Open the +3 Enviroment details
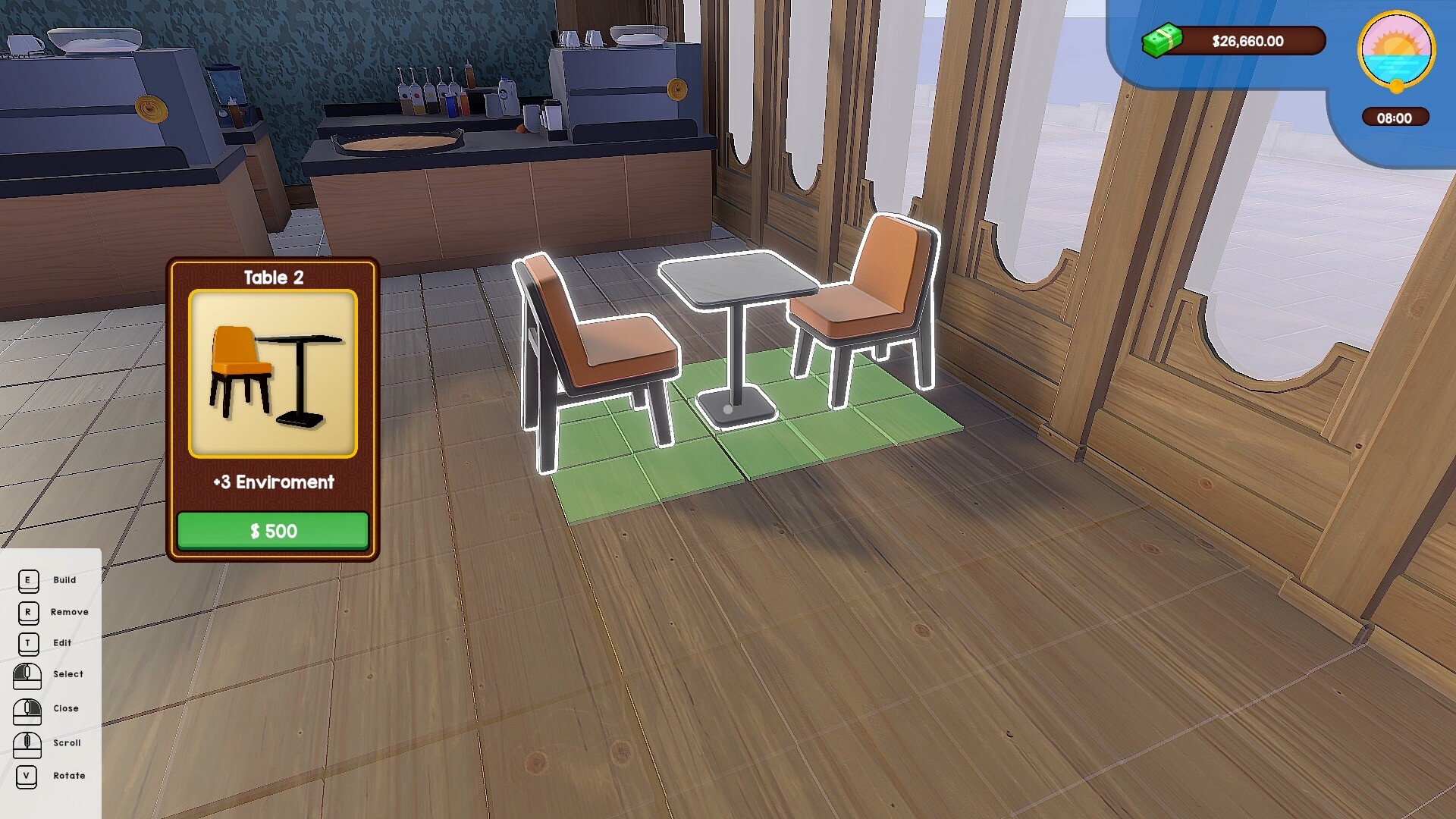This screenshot has height=819, width=1456. [272, 482]
